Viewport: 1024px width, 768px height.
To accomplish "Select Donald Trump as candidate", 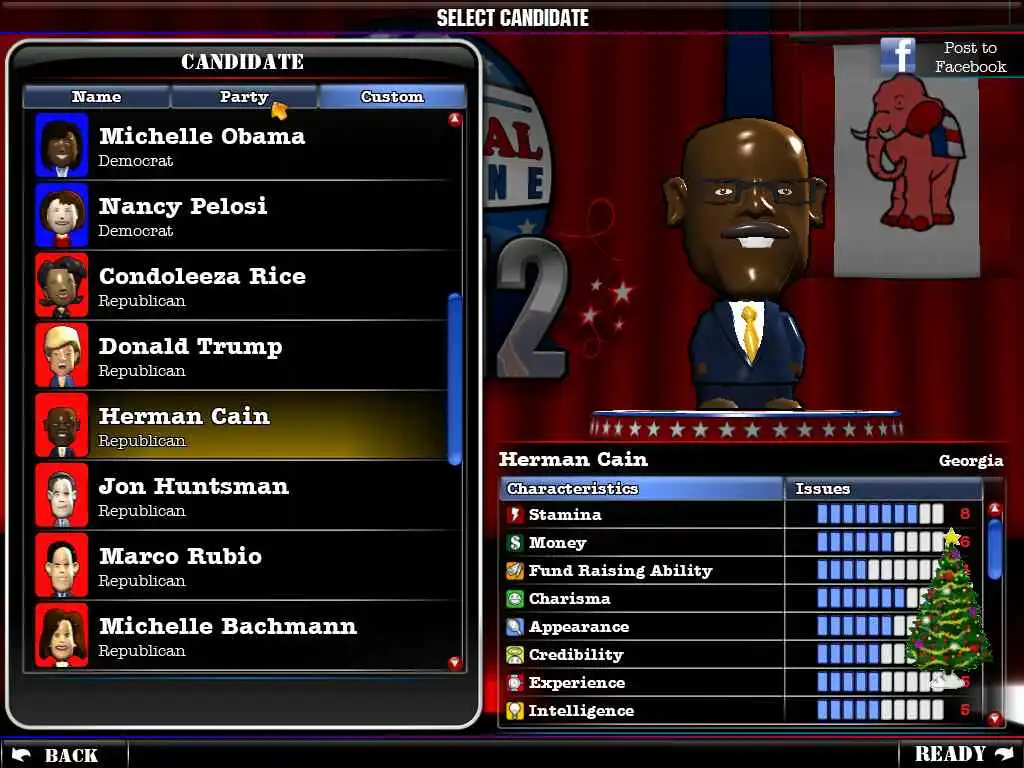I will (240, 356).
